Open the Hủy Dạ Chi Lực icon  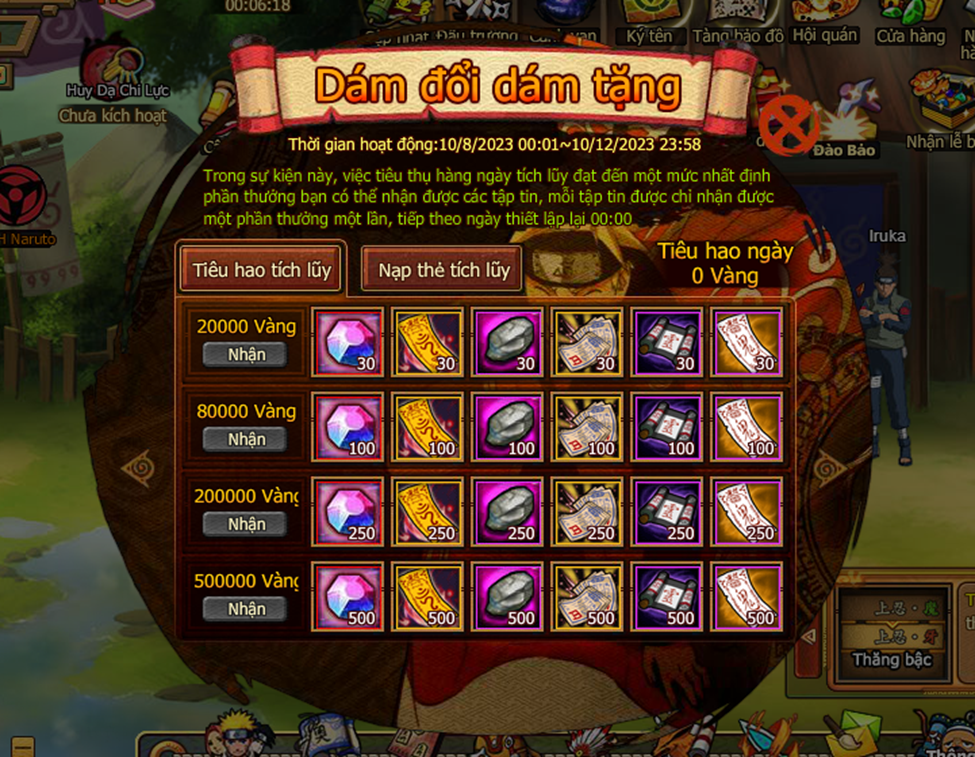pyautogui.click(x=111, y=70)
